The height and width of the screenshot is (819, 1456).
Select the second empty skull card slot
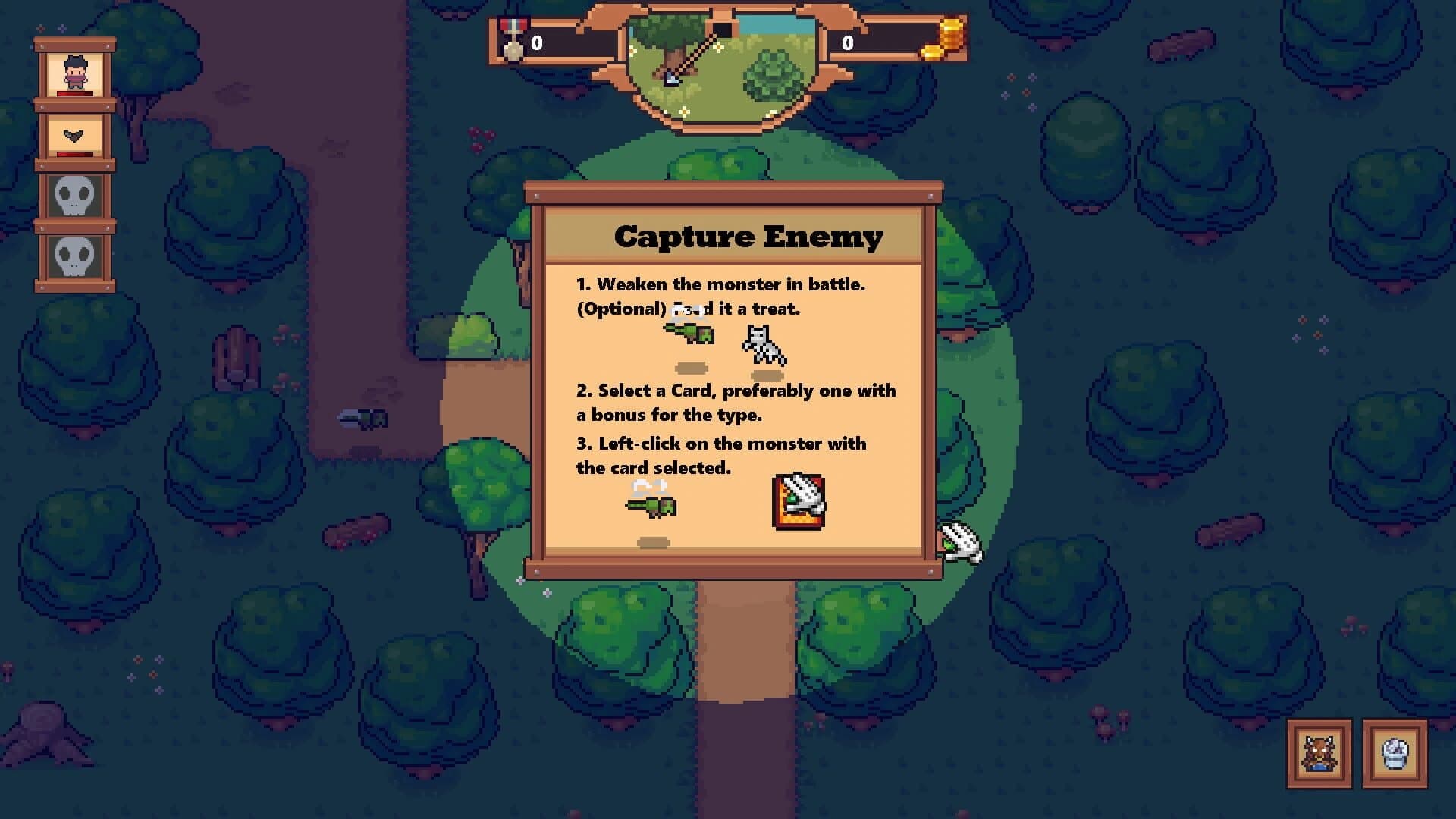pyautogui.click(x=73, y=258)
